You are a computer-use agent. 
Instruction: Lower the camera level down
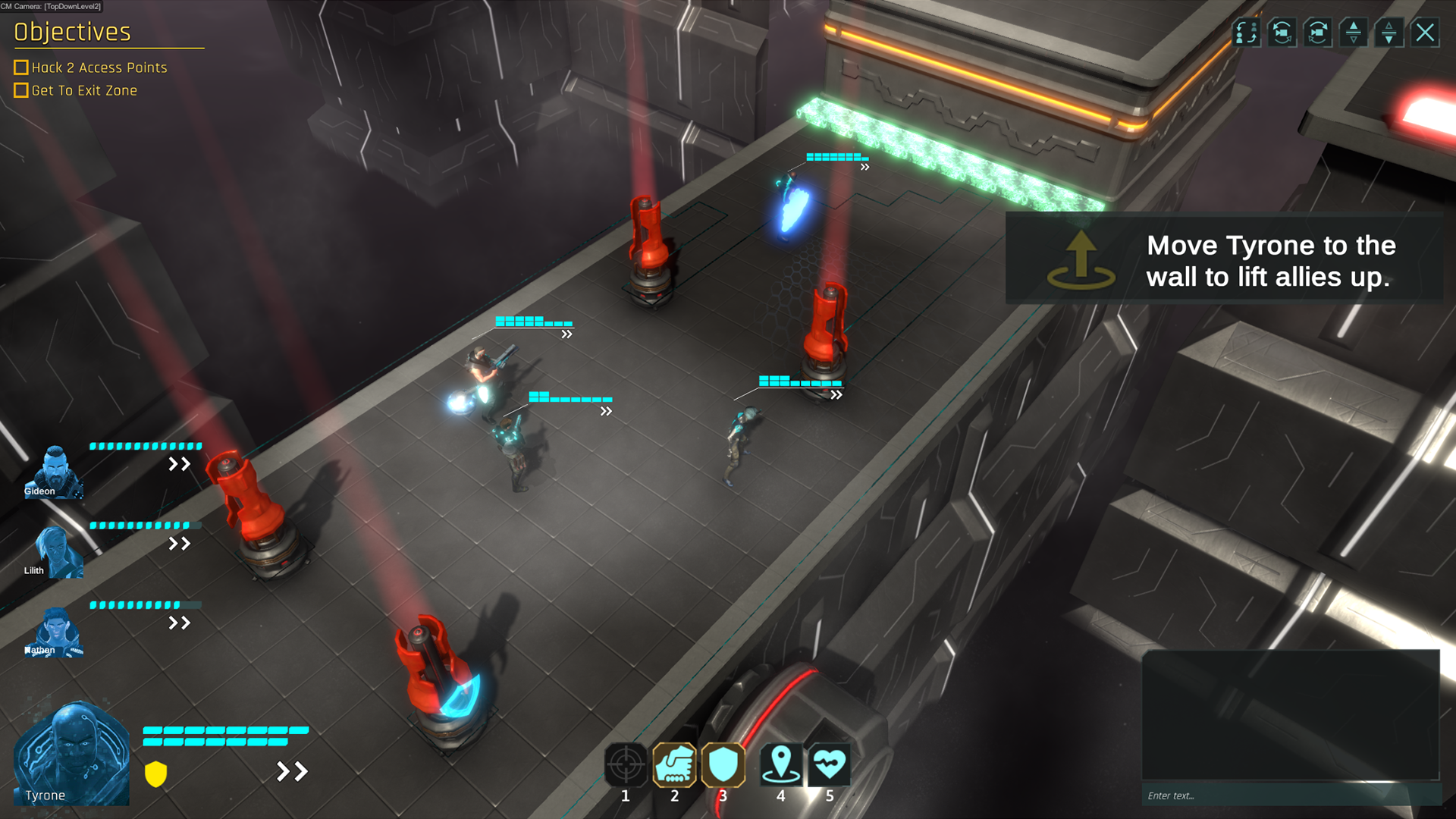(1389, 33)
